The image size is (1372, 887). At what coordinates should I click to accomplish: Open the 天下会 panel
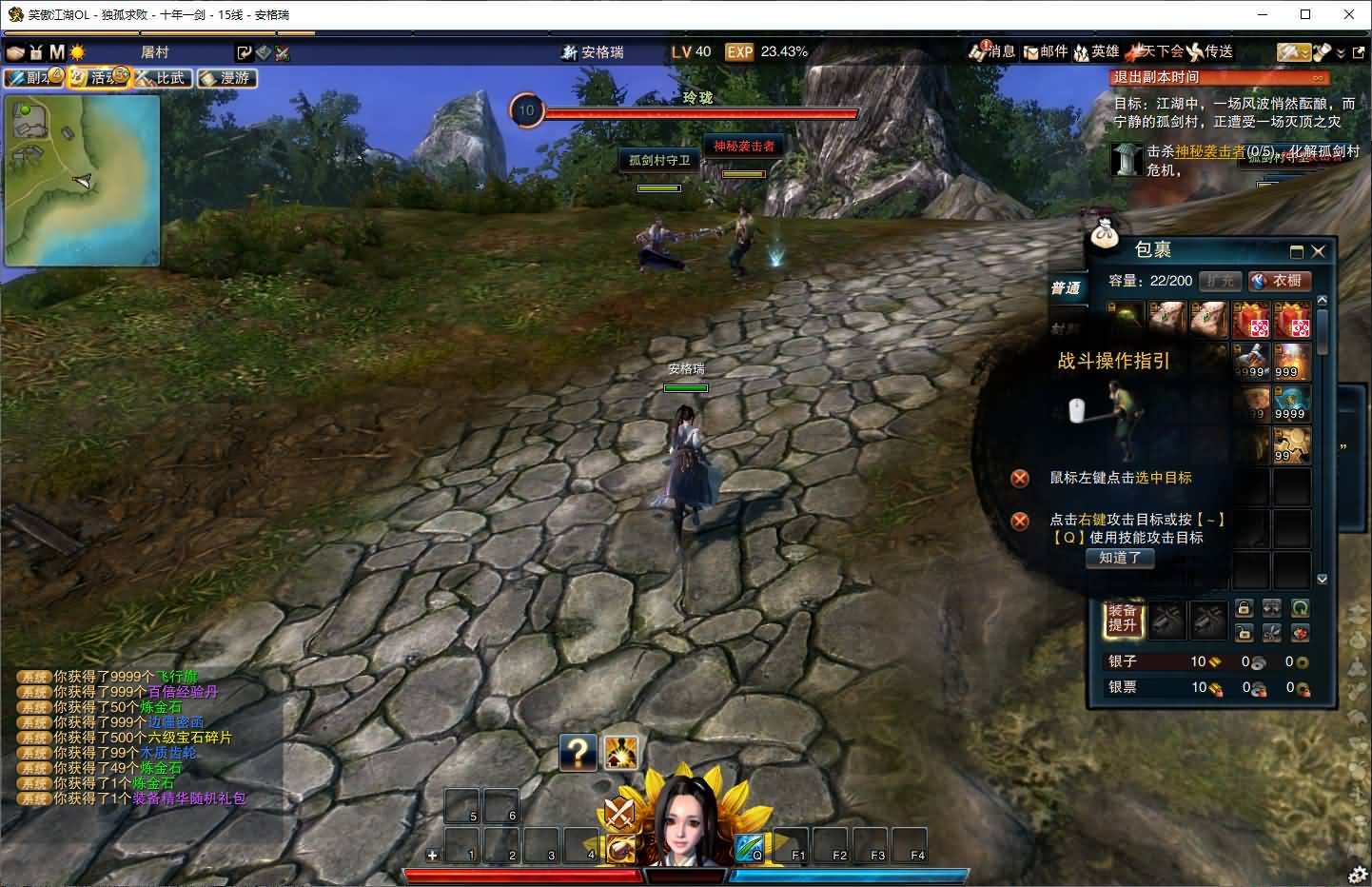pyautogui.click(x=1155, y=52)
